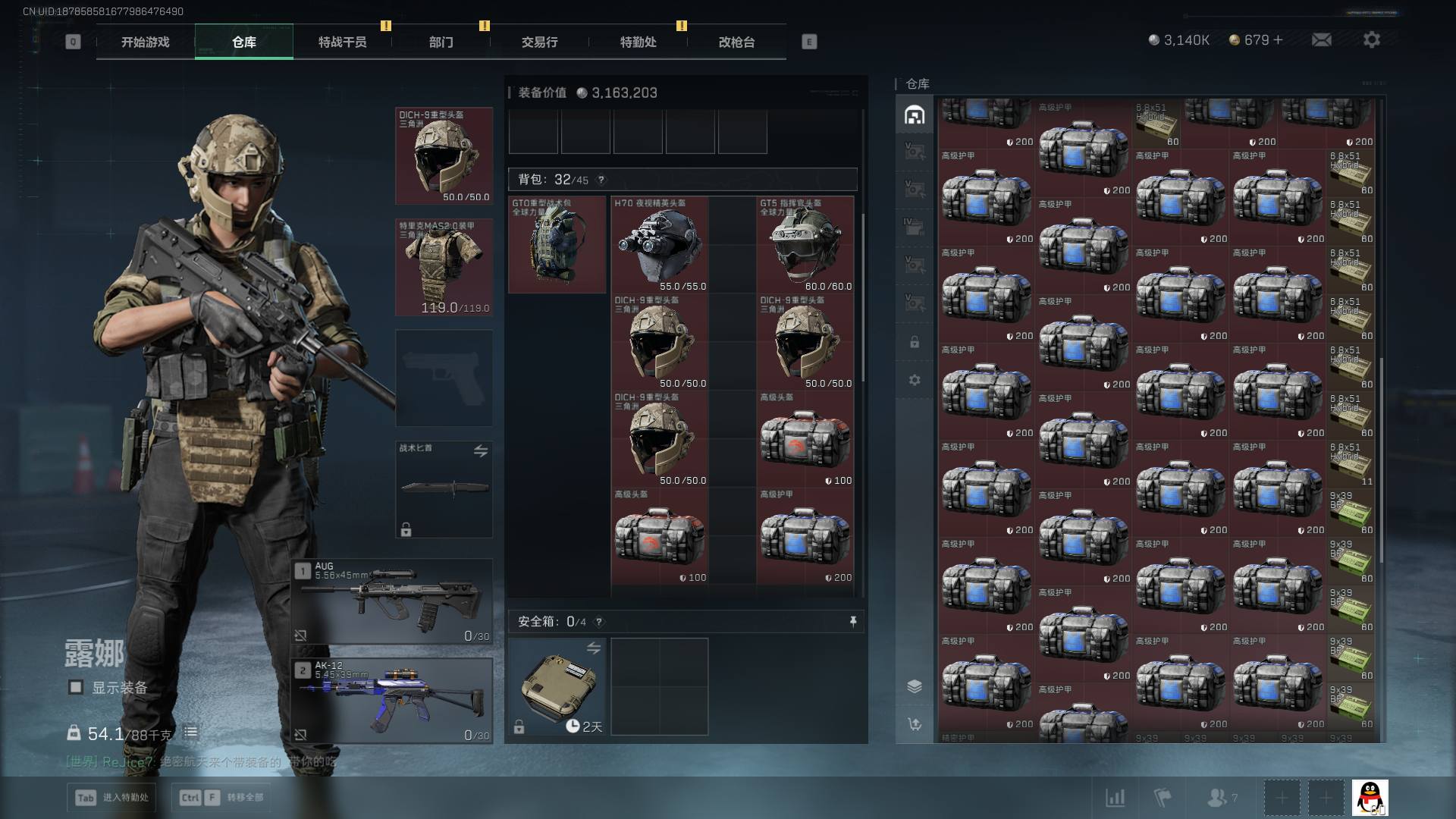Switch to the 特战干员 tab
1456x819 pixels.
[x=342, y=42]
